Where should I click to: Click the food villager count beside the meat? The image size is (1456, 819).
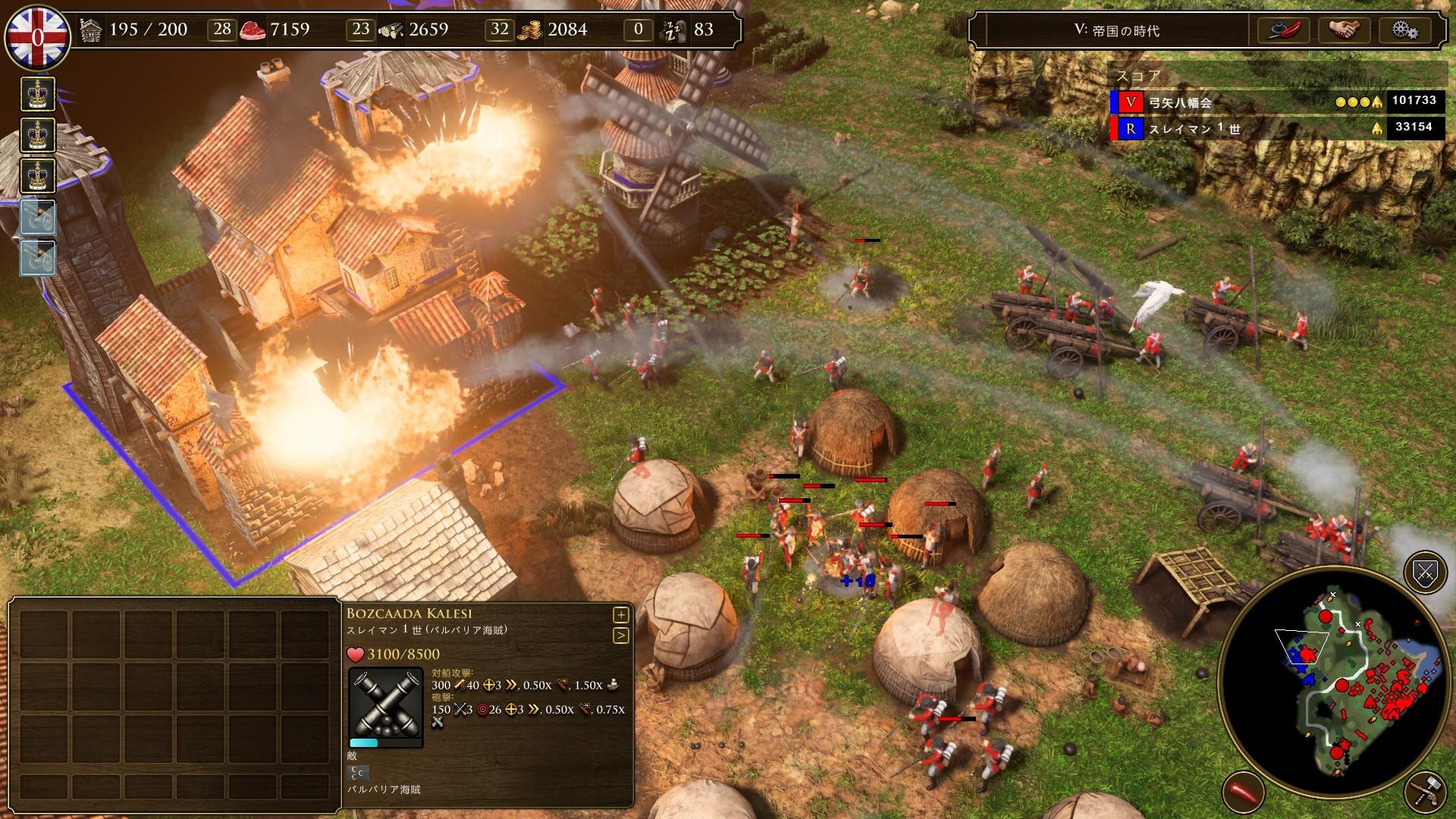tap(221, 30)
